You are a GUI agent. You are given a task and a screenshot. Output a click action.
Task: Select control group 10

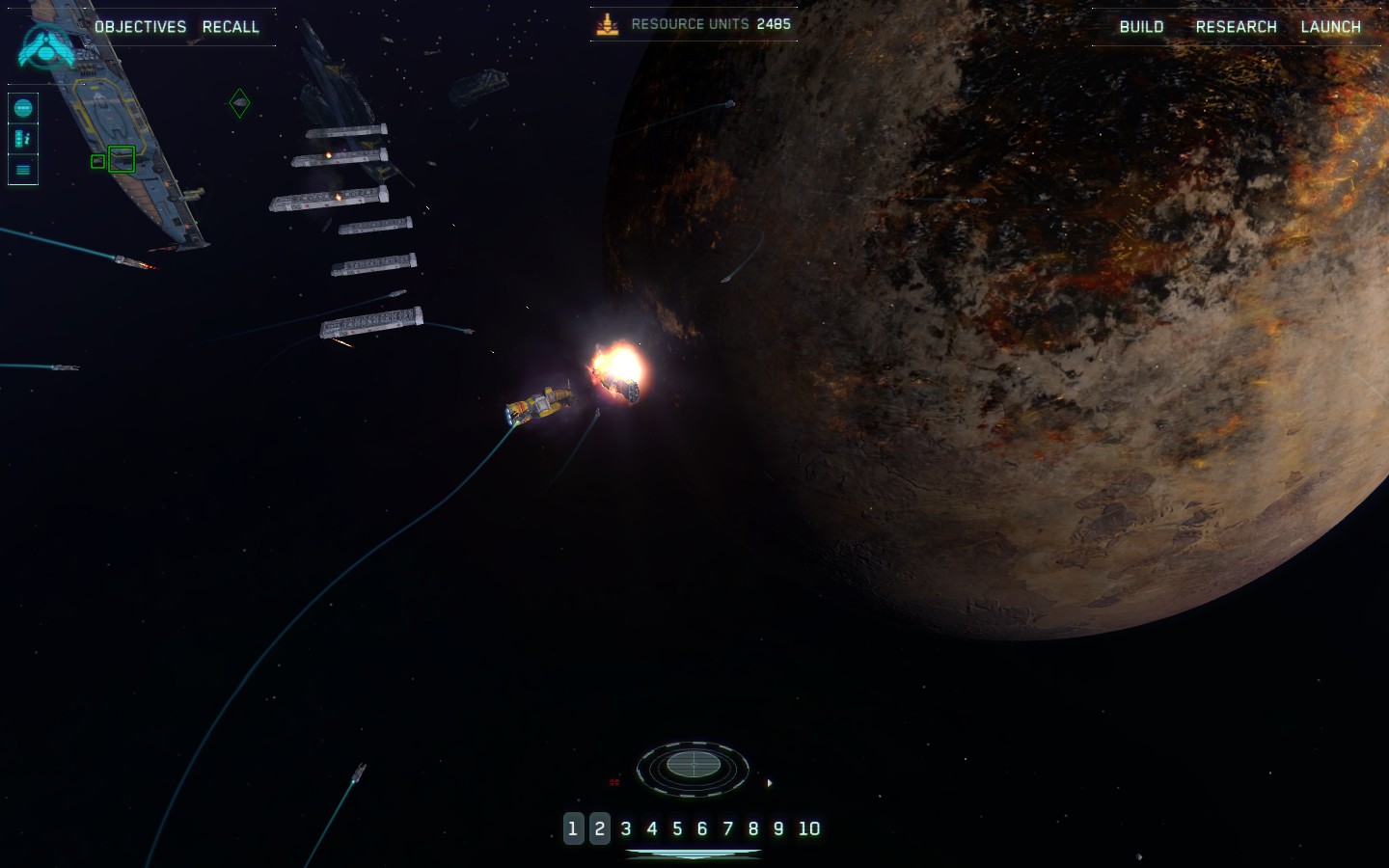point(809,828)
